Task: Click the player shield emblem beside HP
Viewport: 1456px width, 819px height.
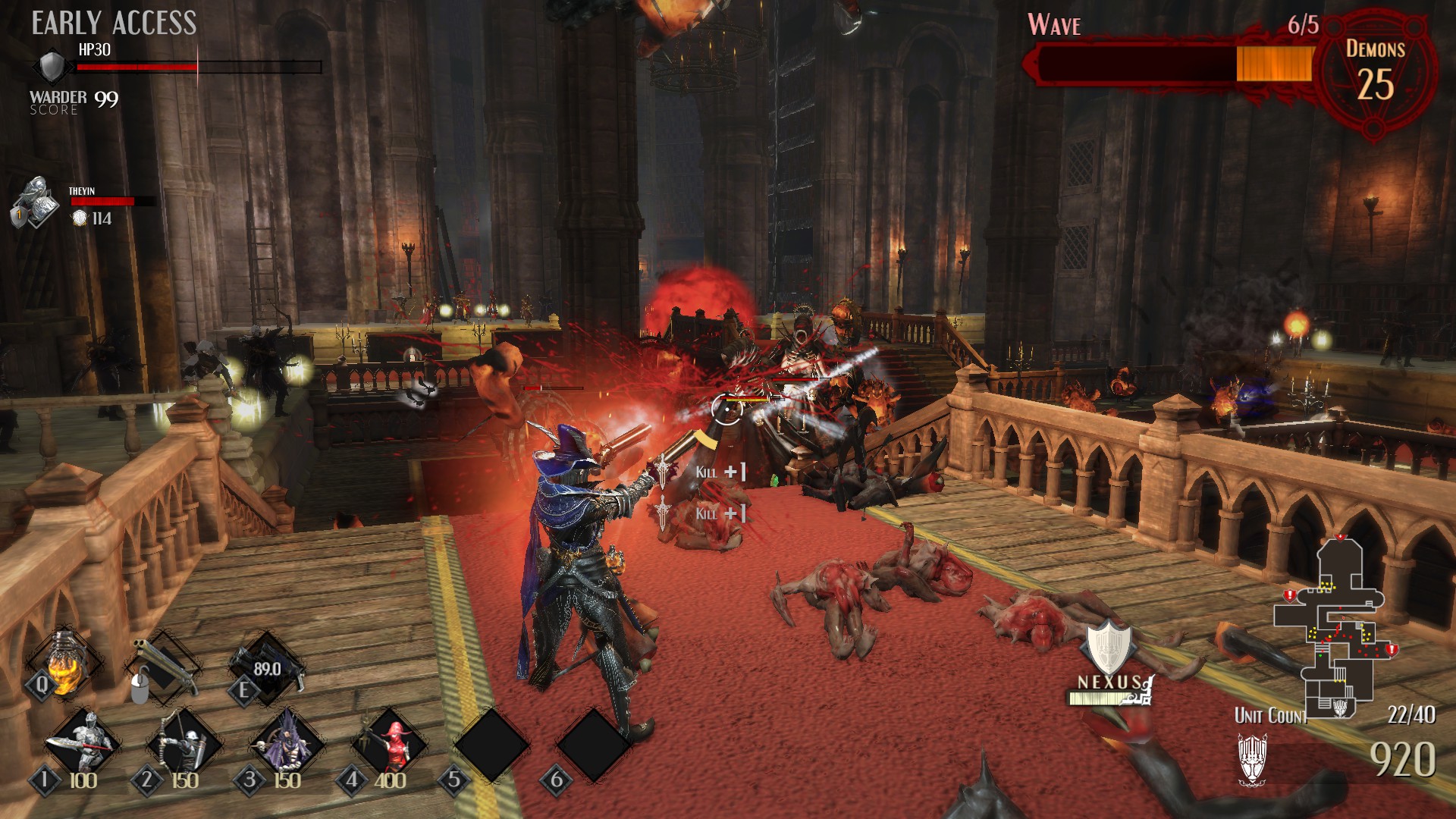Action: [52, 66]
